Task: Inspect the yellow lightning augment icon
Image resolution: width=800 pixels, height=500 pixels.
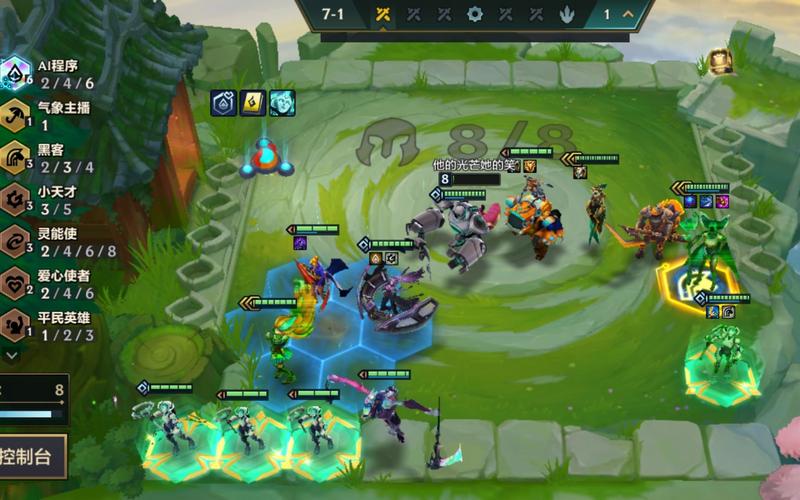Action: tap(253, 102)
